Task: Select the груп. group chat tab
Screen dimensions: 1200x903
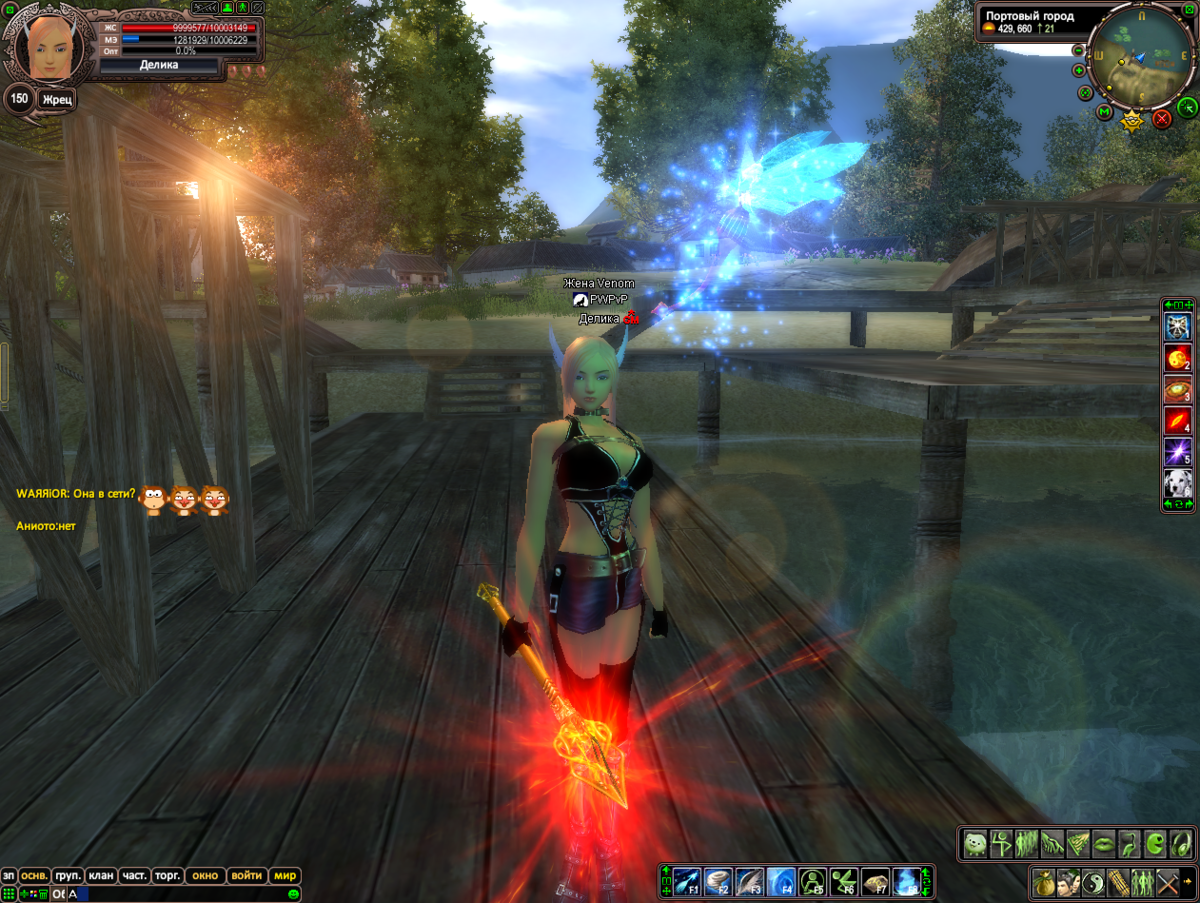Action: [68, 875]
